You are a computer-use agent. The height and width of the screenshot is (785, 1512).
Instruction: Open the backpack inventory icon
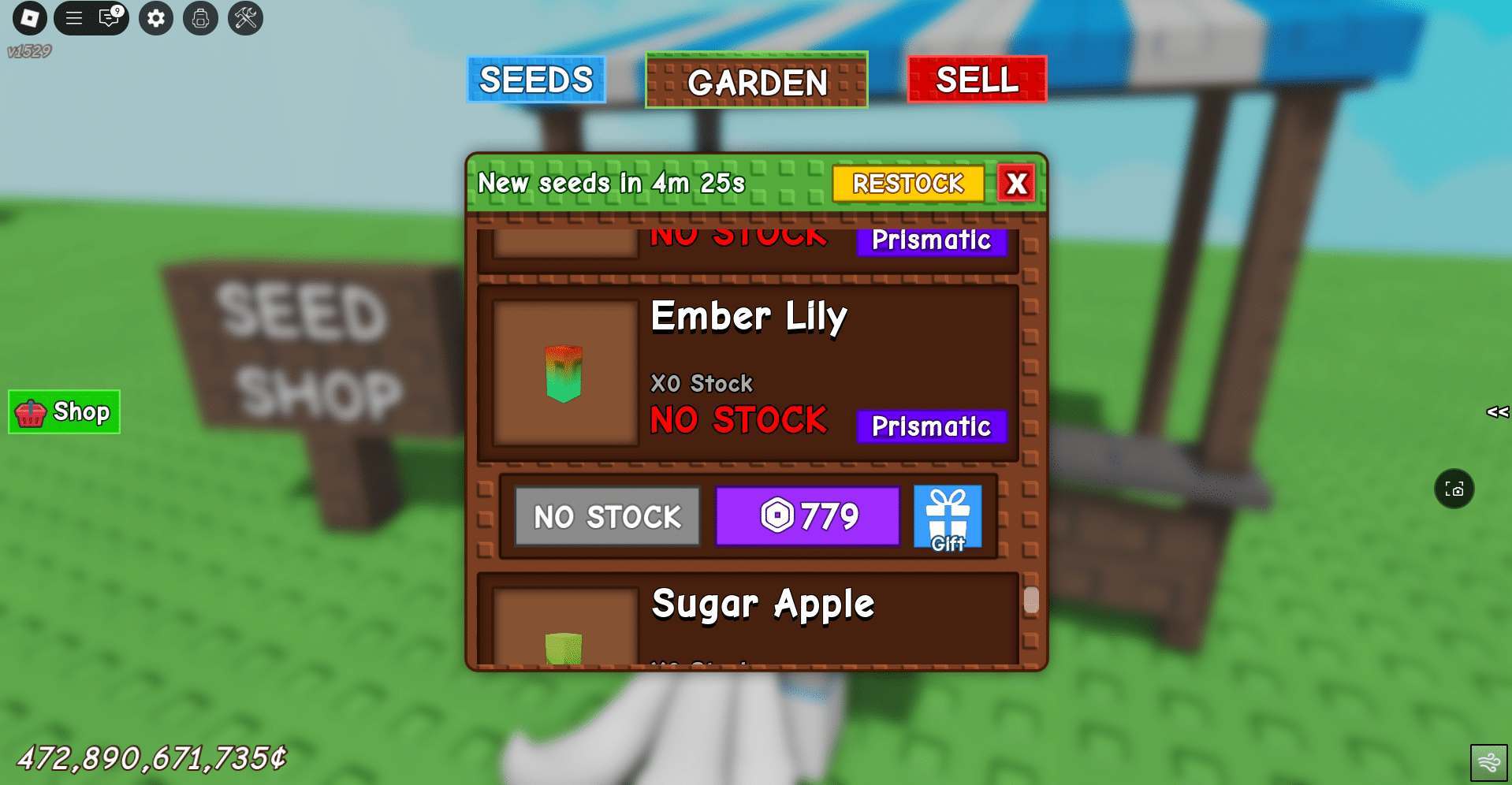coord(200,18)
